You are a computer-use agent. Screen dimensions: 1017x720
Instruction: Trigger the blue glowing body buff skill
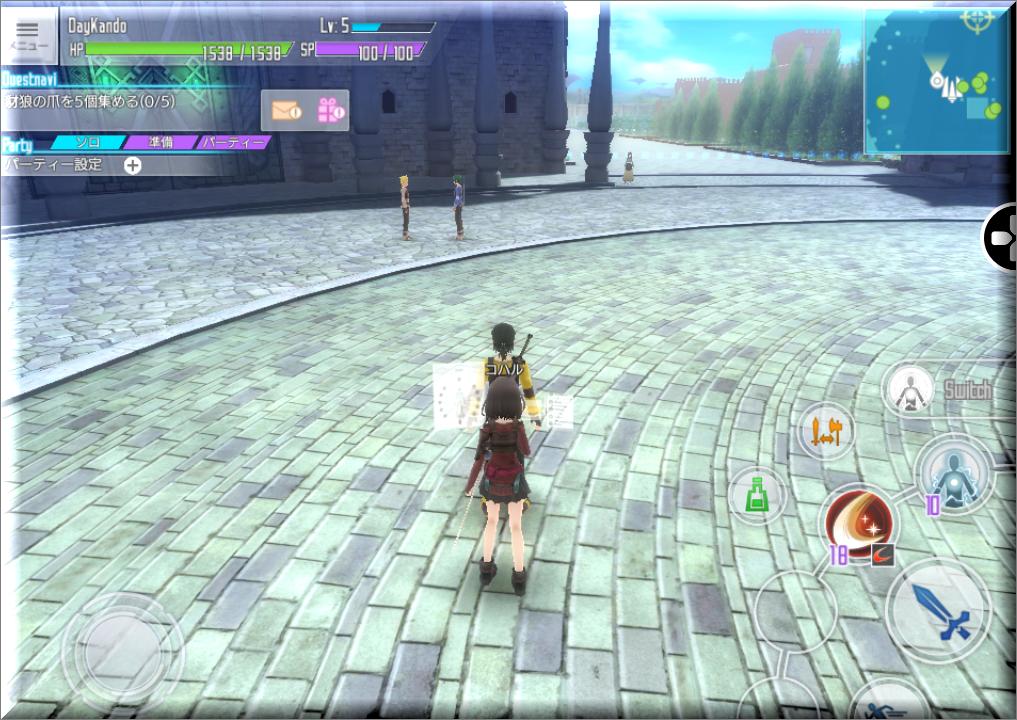pyautogui.click(x=954, y=473)
